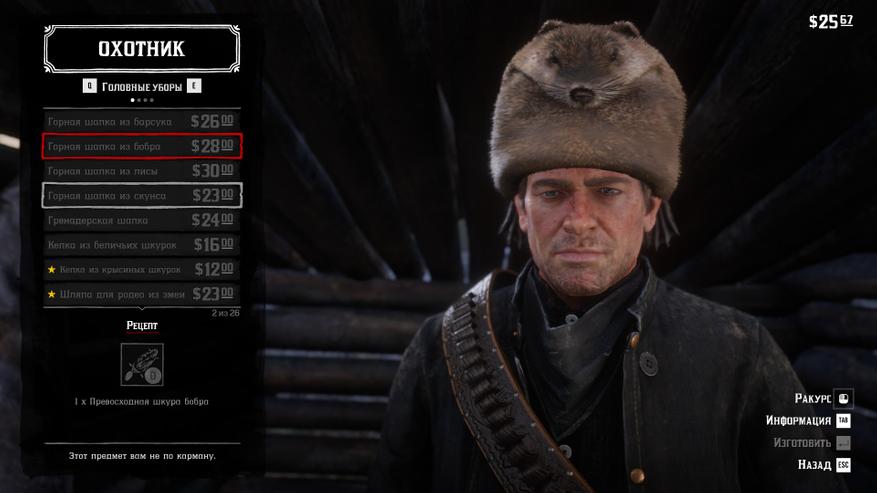Click the Головные уборы category header
The height and width of the screenshot is (493, 877).
tap(142, 87)
